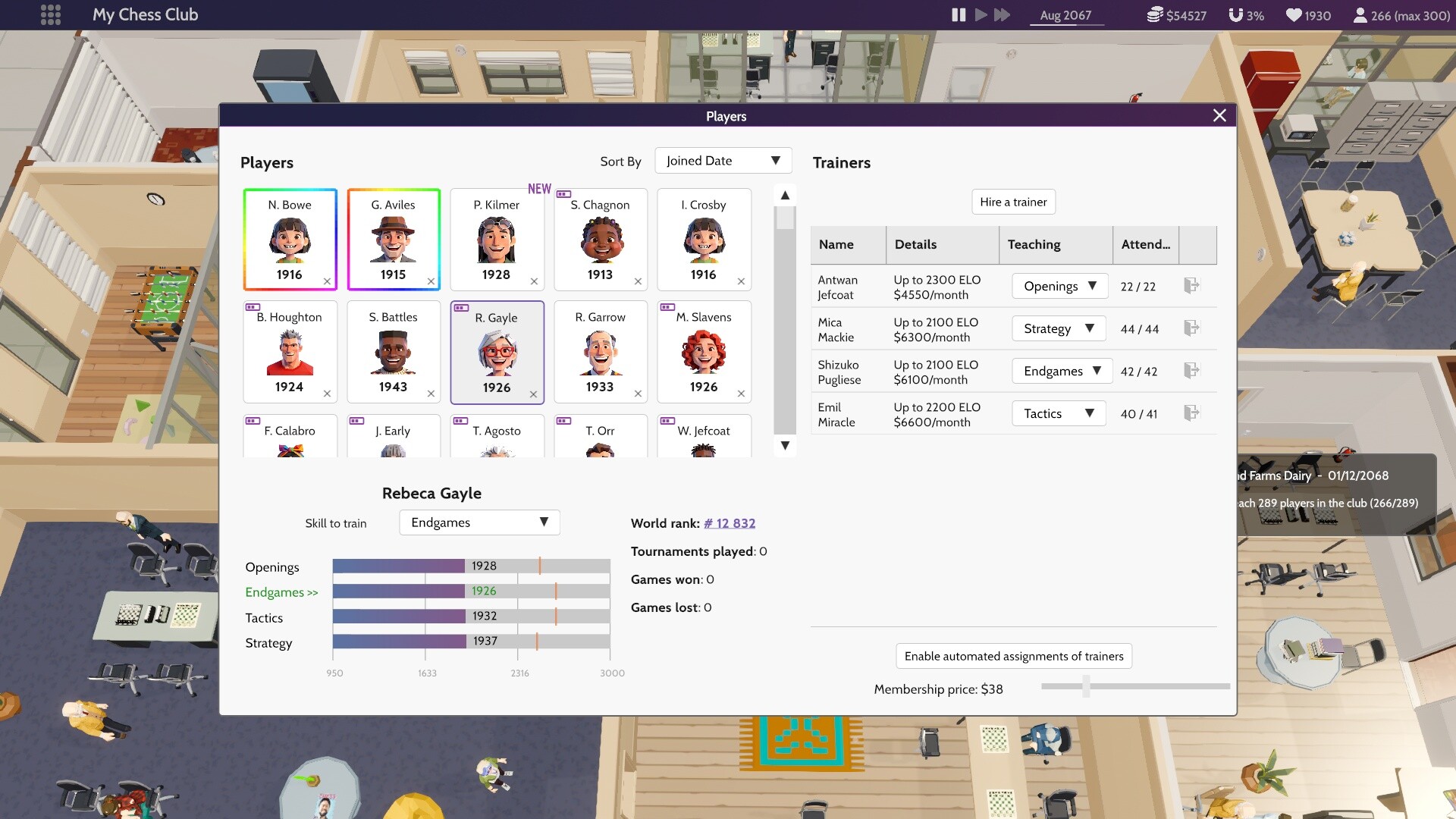The width and height of the screenshot is (1456, 819).
Task: Click the membership badge on R. Gayle's card
Action: (463, 309)
